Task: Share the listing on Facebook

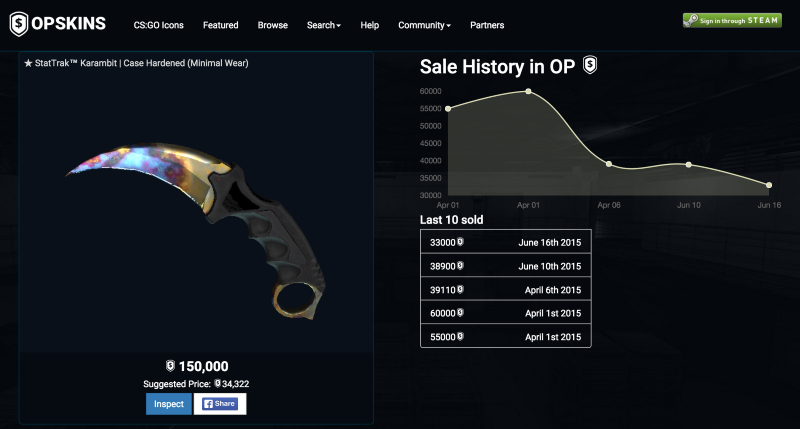Action: [x=220, y=404]
